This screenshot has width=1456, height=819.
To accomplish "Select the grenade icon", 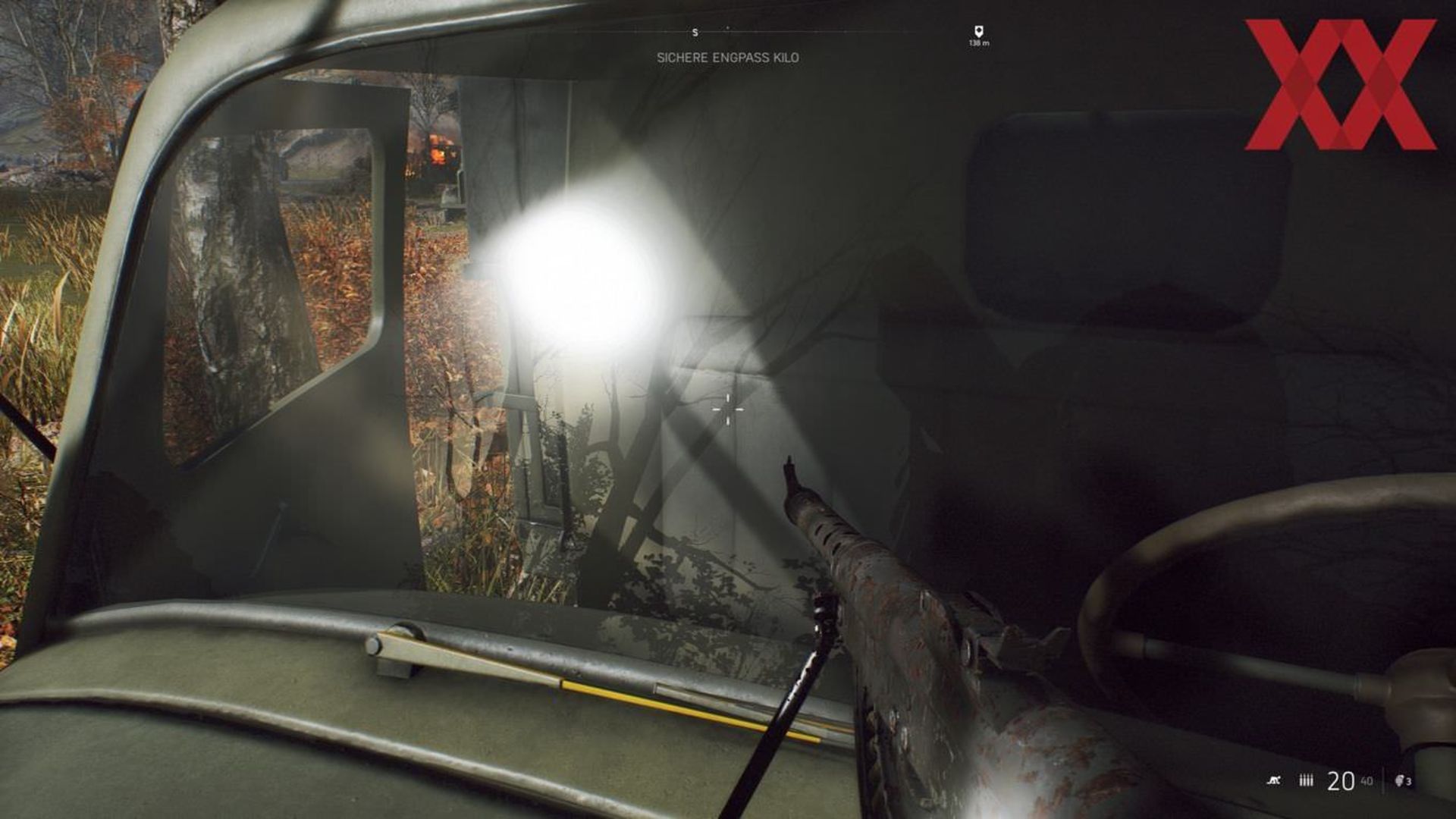I will coord(1401,780).
